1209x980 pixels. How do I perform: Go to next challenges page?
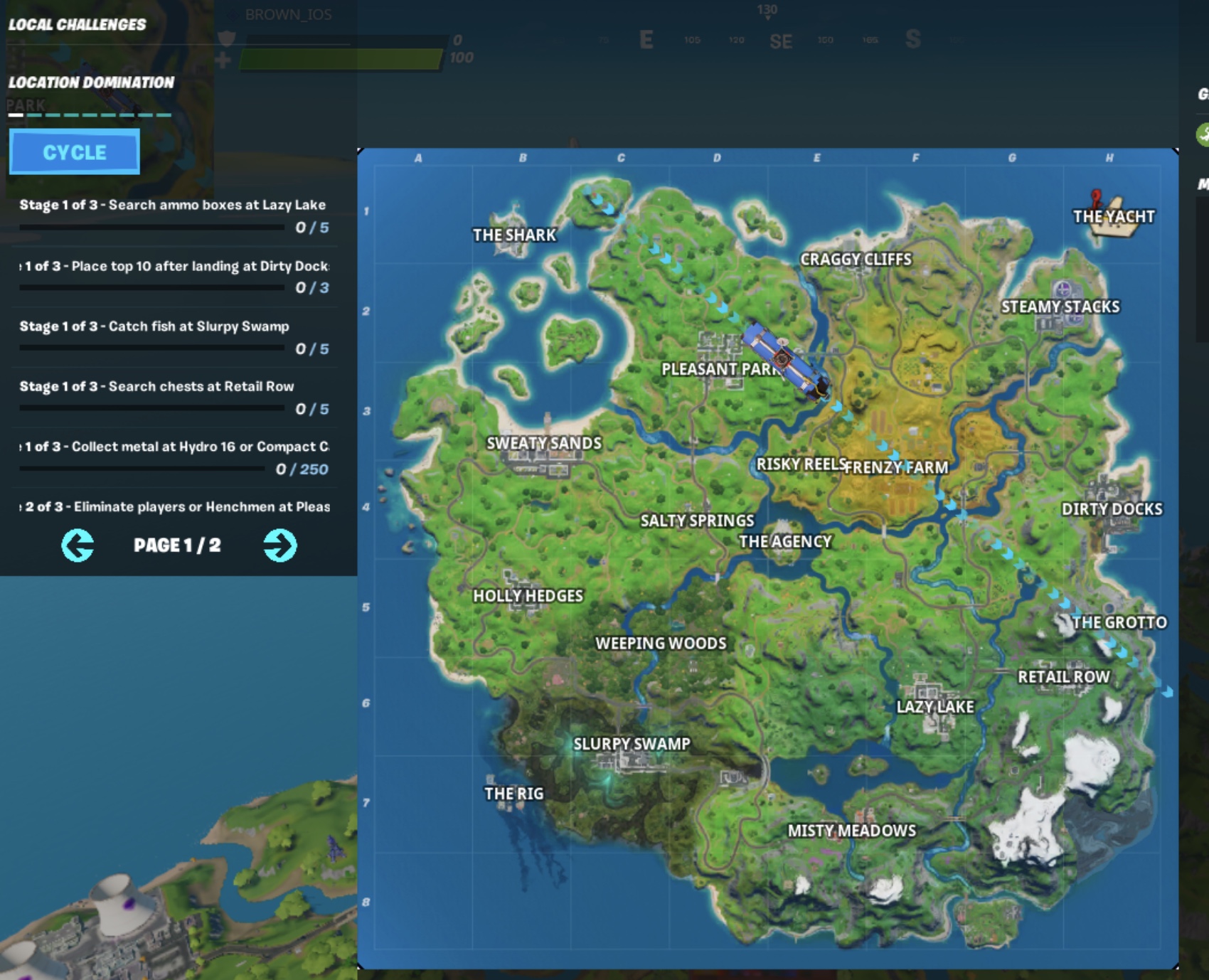click(279, 545)
